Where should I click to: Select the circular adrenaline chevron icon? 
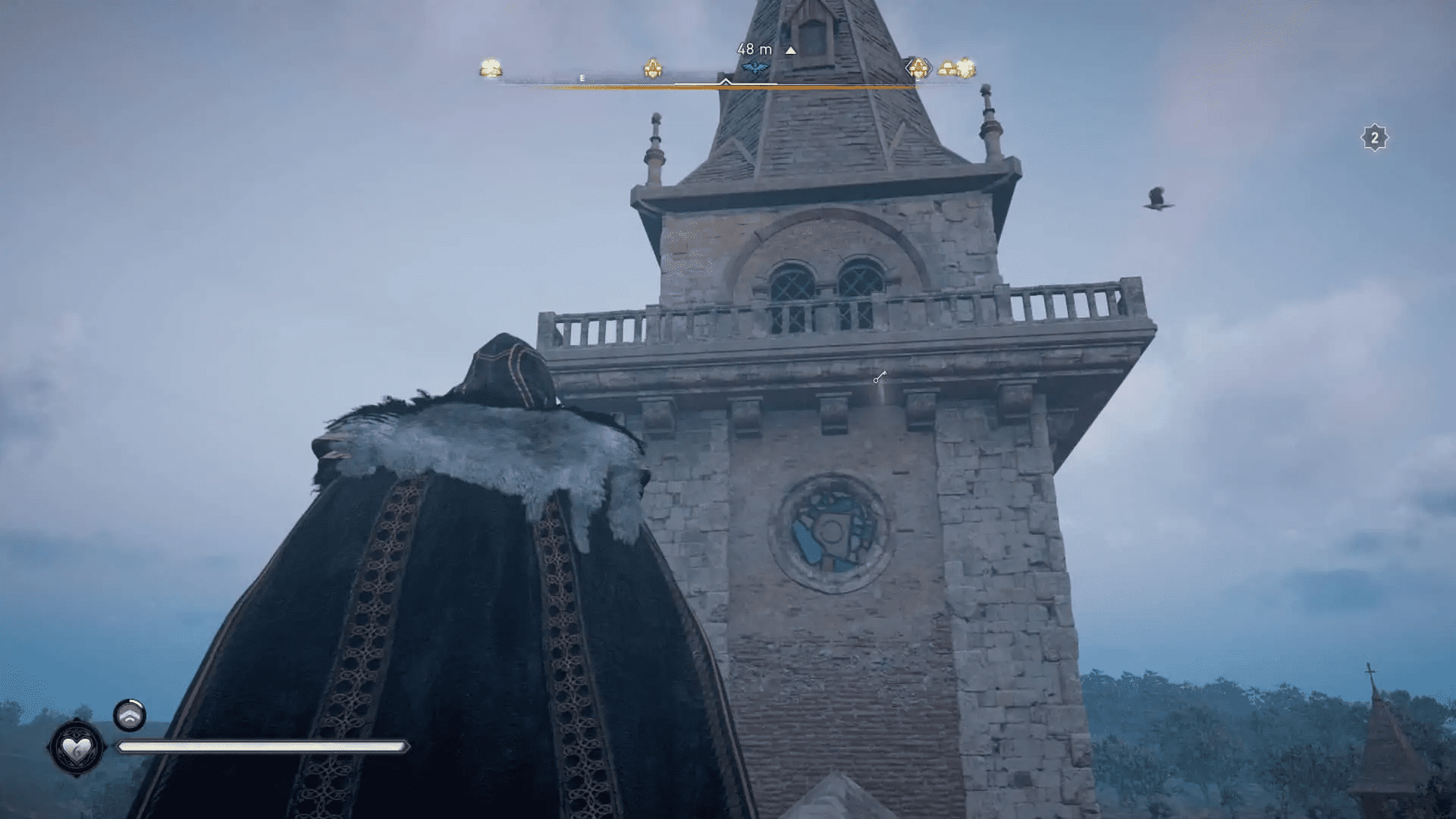(129, 713)
